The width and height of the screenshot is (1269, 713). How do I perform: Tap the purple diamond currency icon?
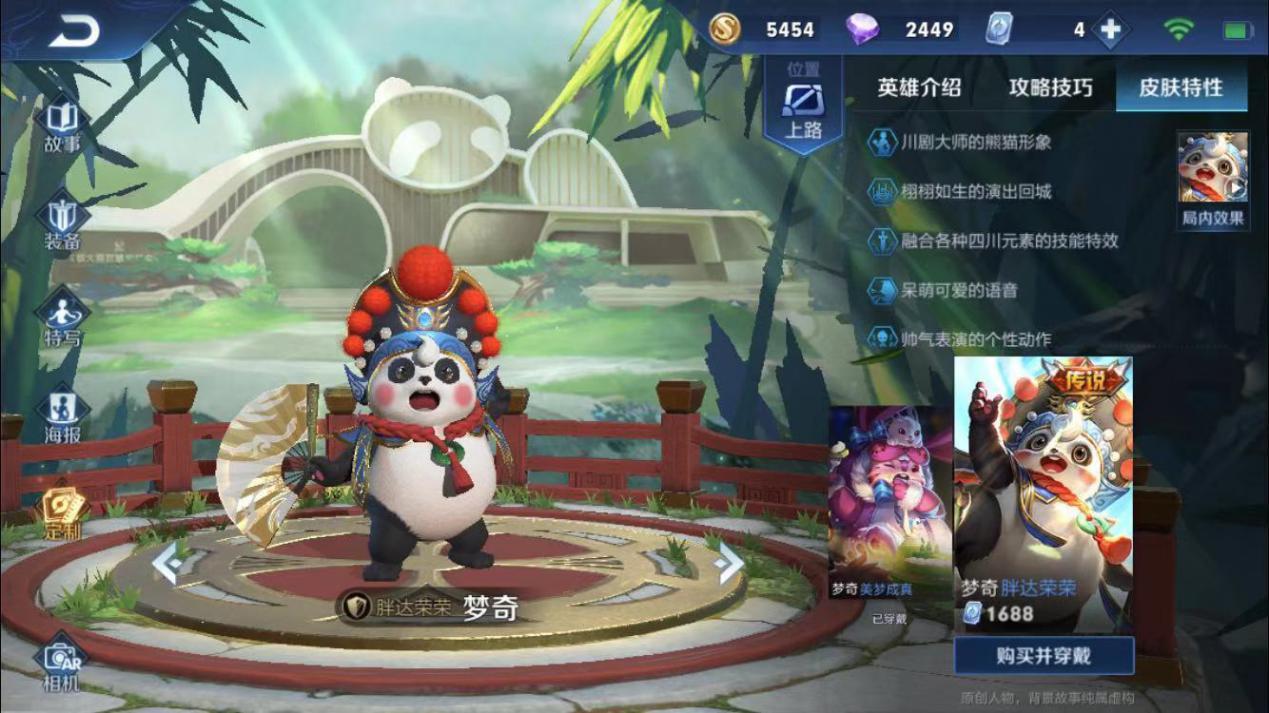point(862,30)
